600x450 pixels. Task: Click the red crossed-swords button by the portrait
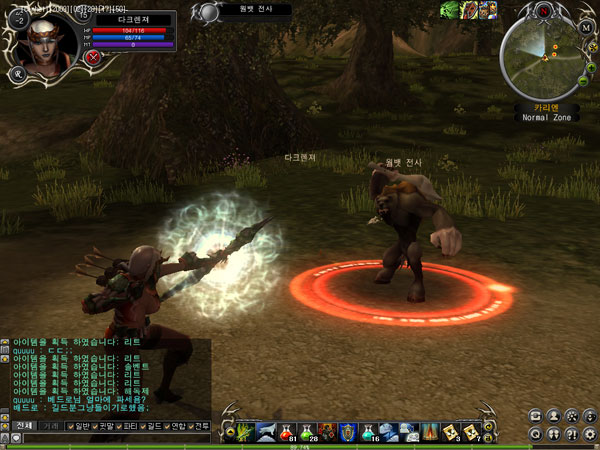tap(93, 57)
